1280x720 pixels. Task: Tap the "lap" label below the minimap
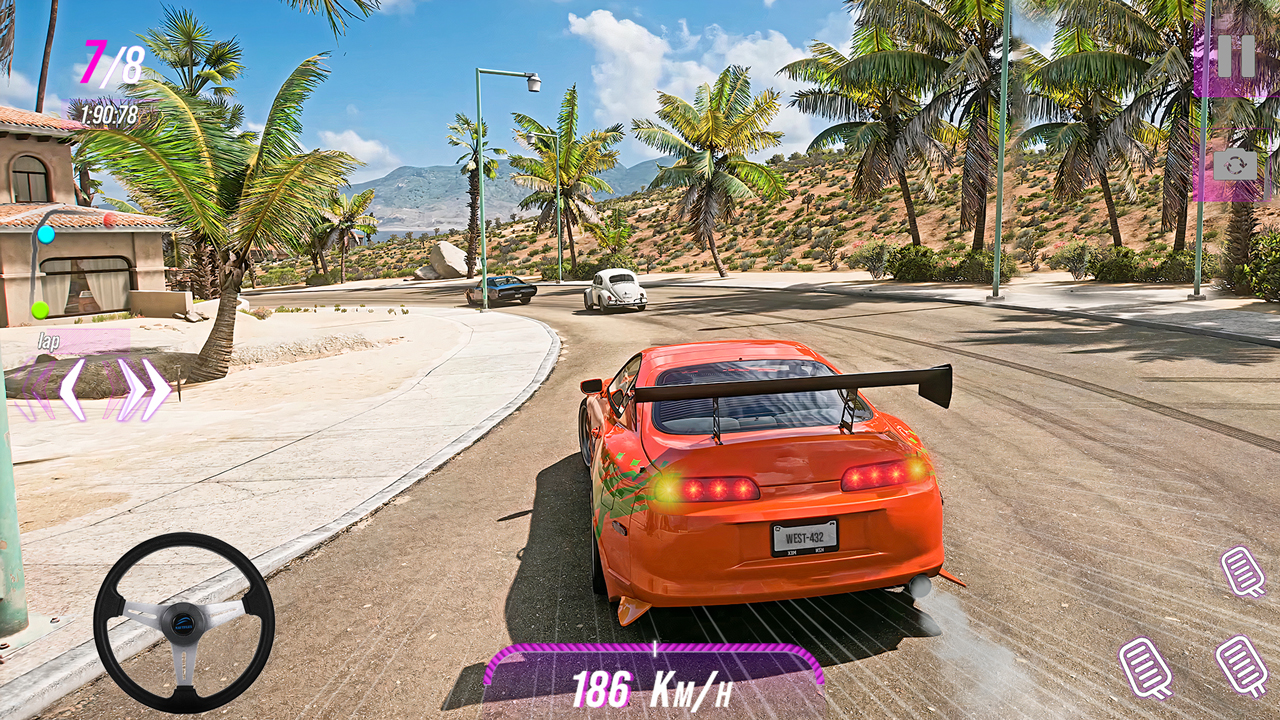click(x=49, y=339)
